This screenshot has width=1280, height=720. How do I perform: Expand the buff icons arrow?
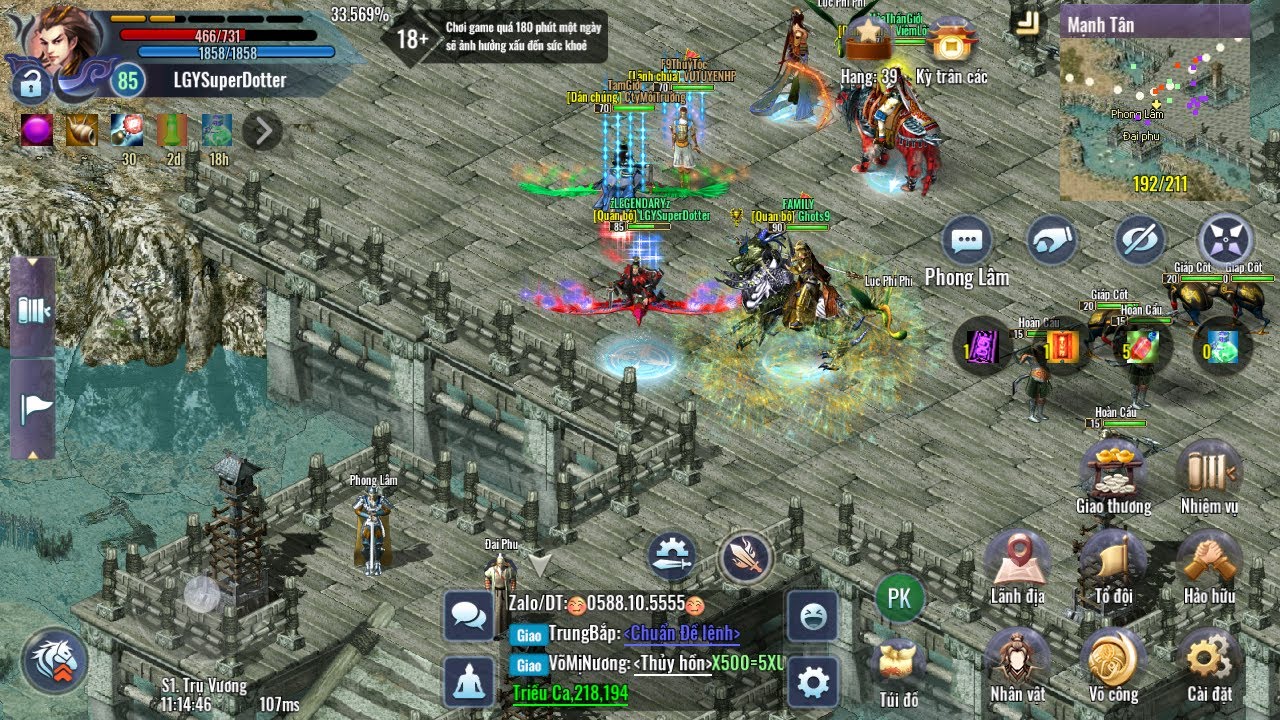click(x=262, y=131)
